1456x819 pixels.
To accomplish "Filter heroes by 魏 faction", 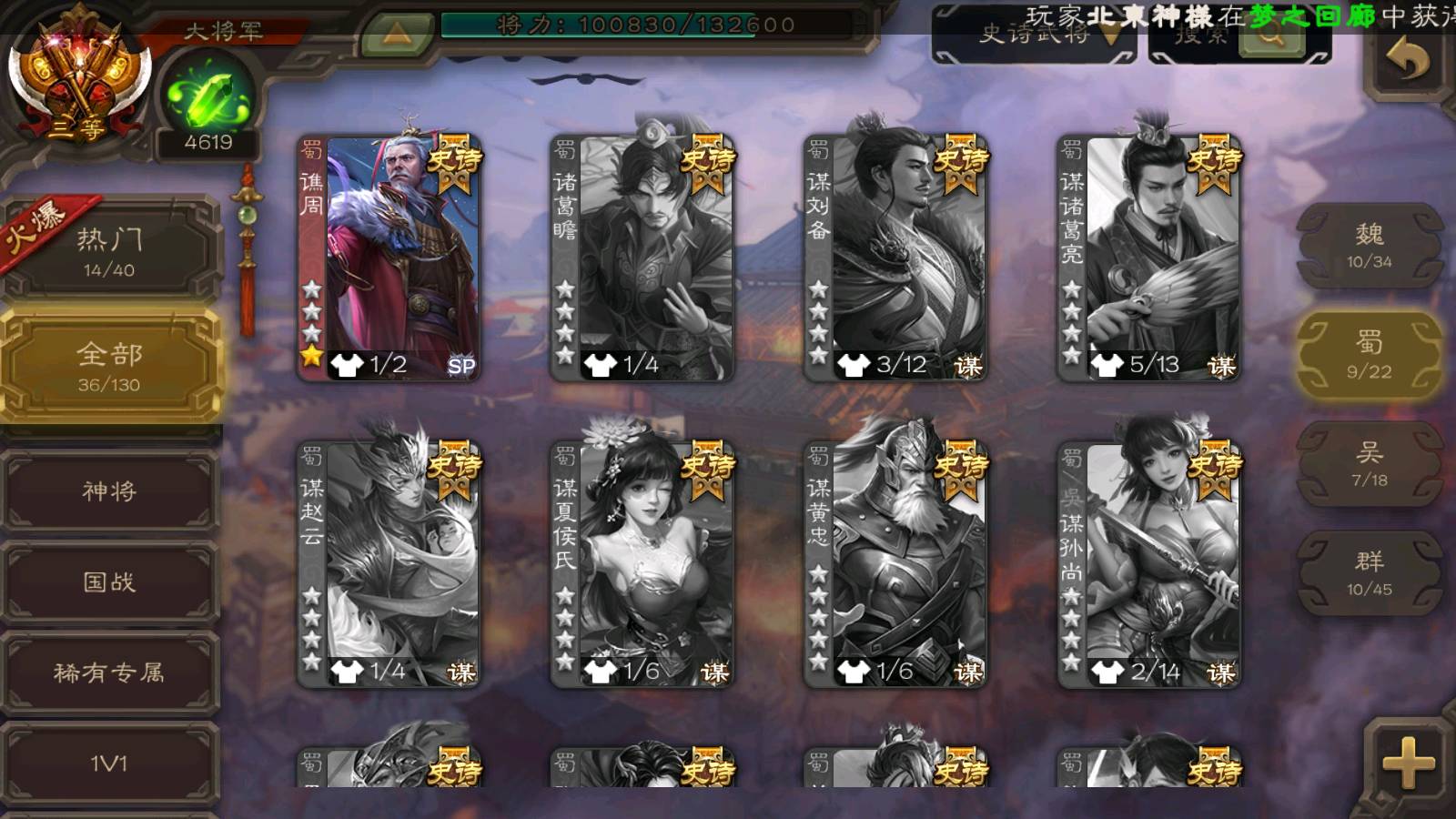I will pos(1369,246).
